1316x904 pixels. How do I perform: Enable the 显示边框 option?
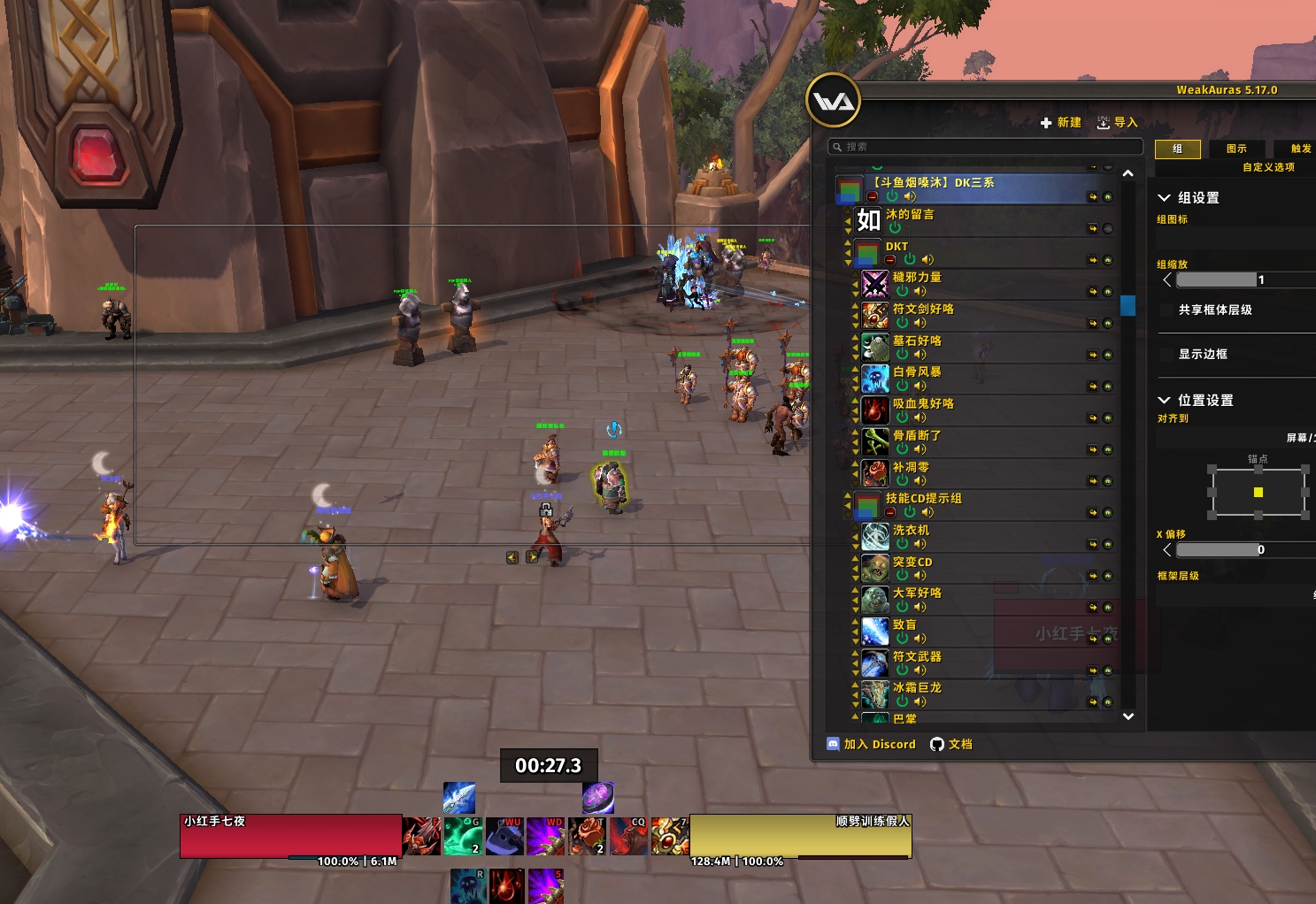tap(1166, 355)
